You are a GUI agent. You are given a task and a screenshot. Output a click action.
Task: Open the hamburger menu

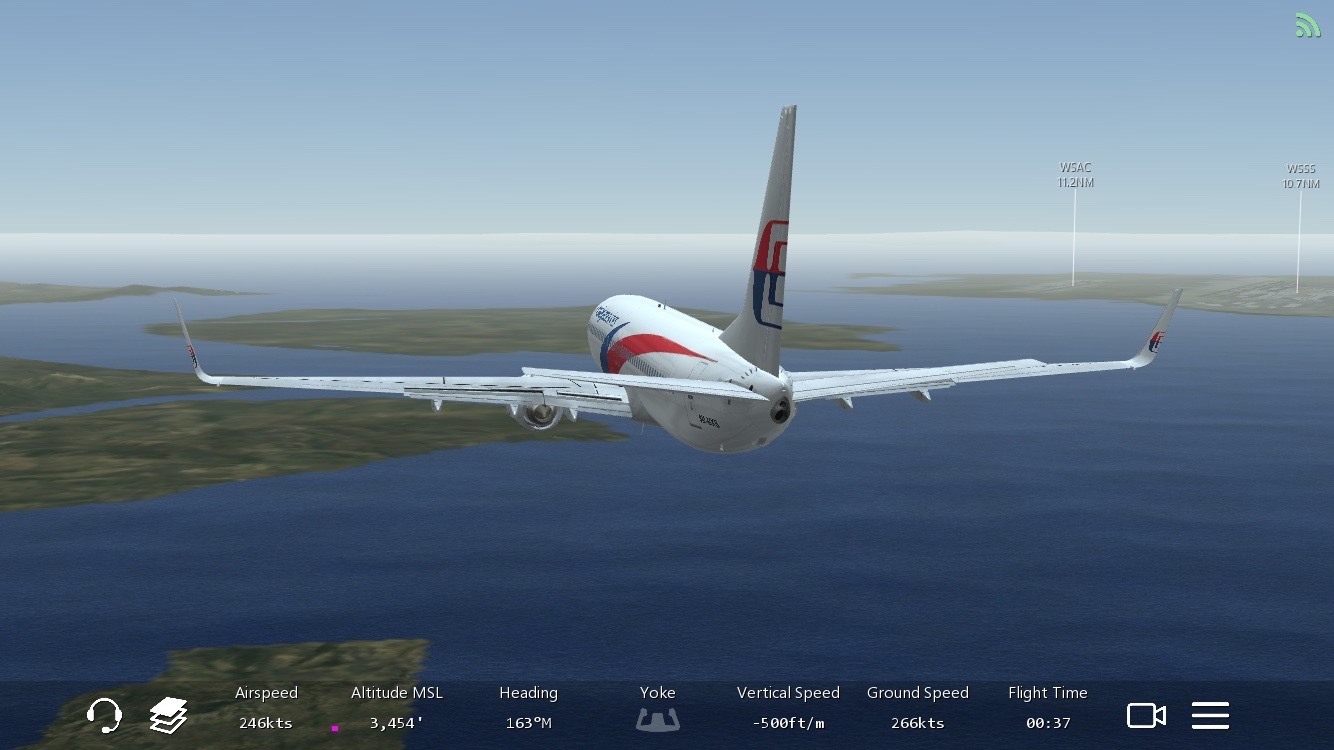(1210, 715)
